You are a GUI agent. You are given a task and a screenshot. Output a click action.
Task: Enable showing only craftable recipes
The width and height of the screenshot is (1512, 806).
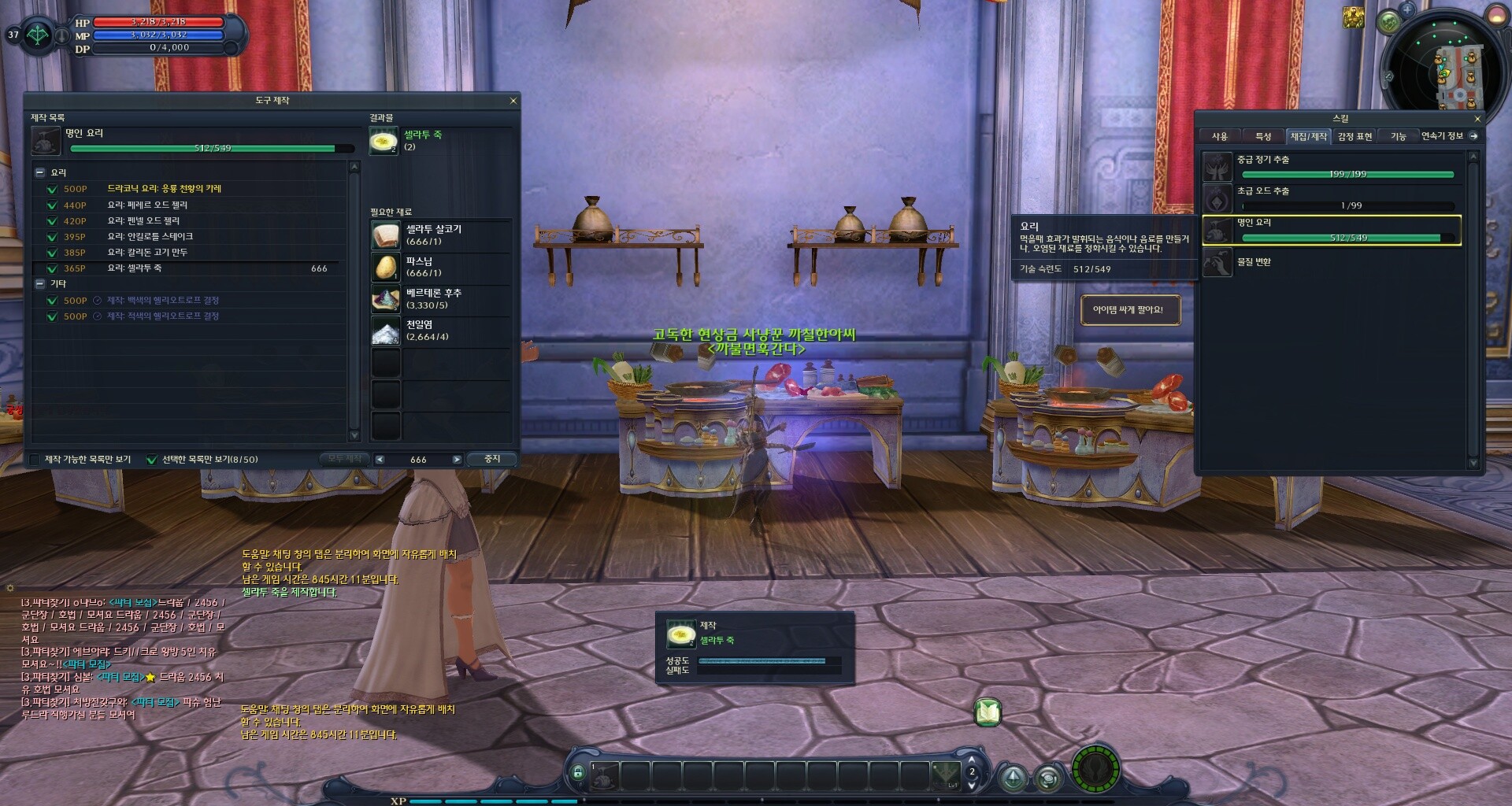coord(35,460)
